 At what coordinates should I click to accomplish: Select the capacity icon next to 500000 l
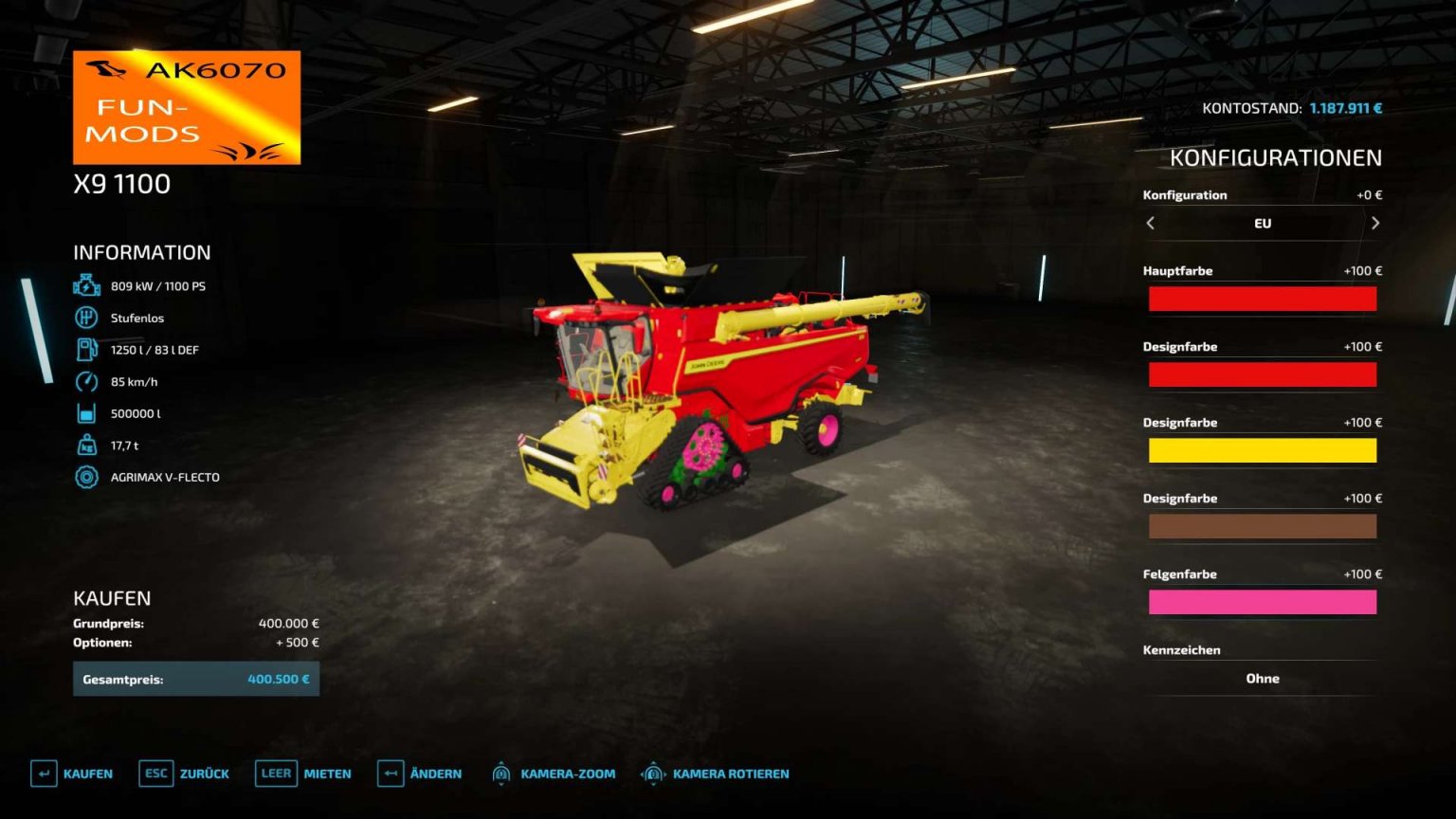(x=86, y=413)
